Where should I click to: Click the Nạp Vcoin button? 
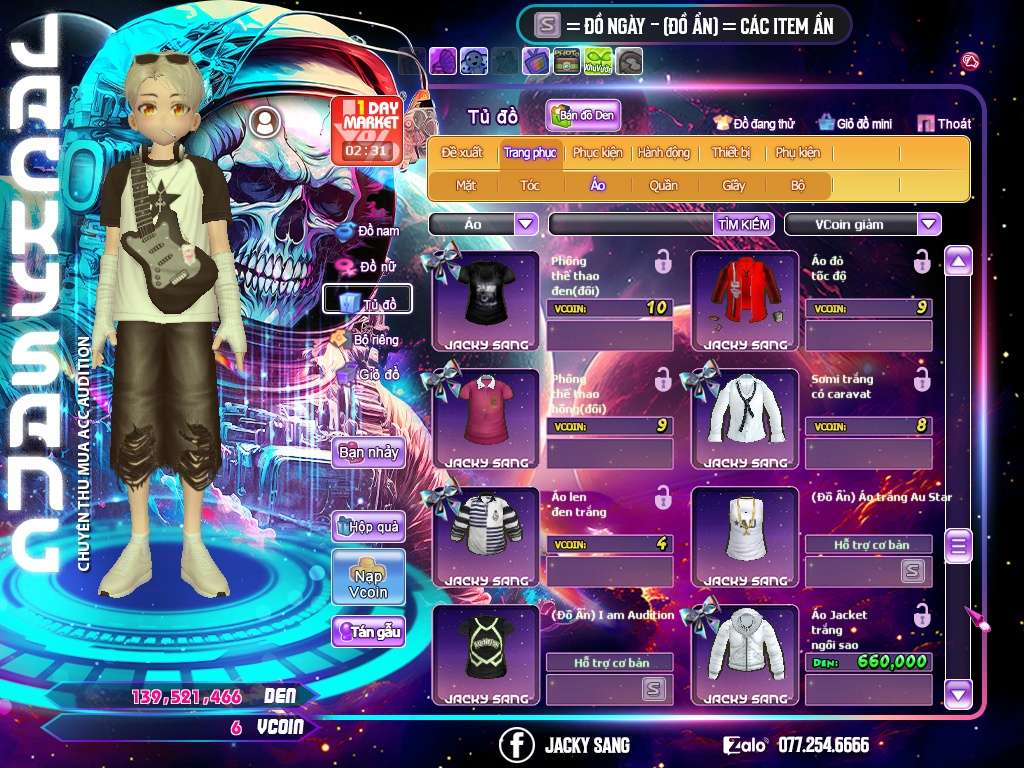pyautogui.click(x=368, y=578)
